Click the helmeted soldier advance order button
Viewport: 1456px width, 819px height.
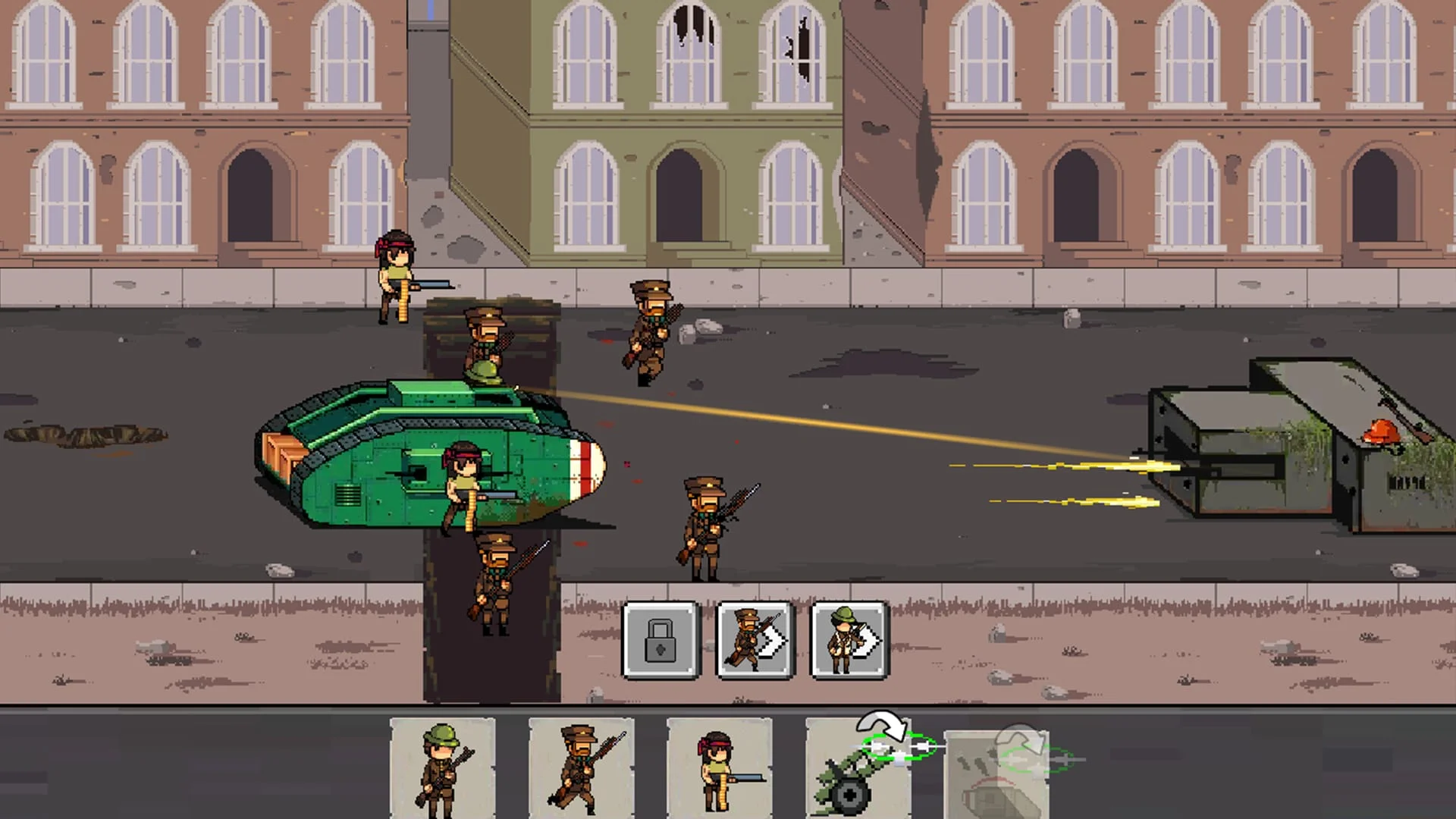tap(848, 641)
